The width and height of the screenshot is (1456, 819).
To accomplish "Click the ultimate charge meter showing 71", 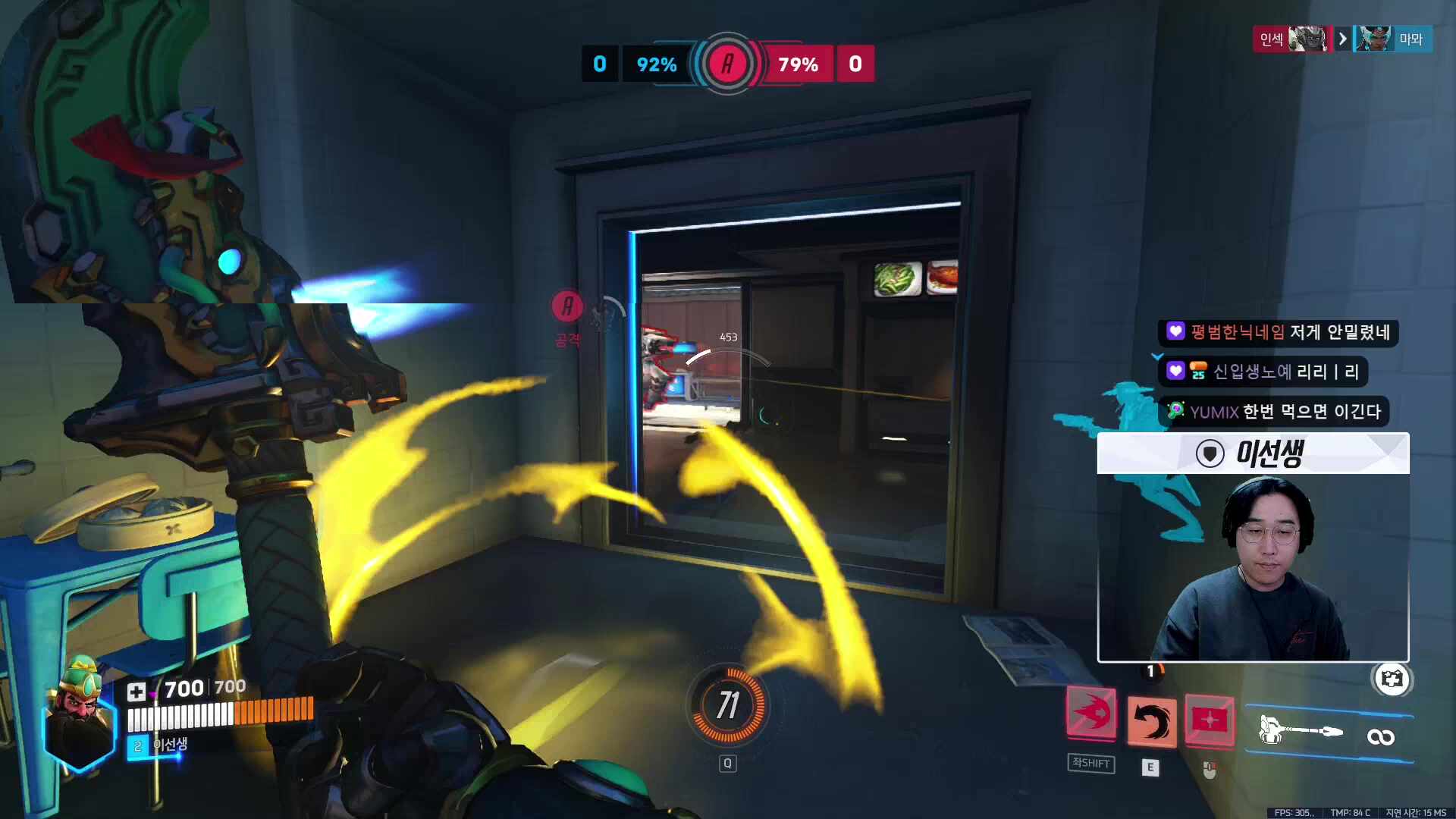I will (727, 705).
